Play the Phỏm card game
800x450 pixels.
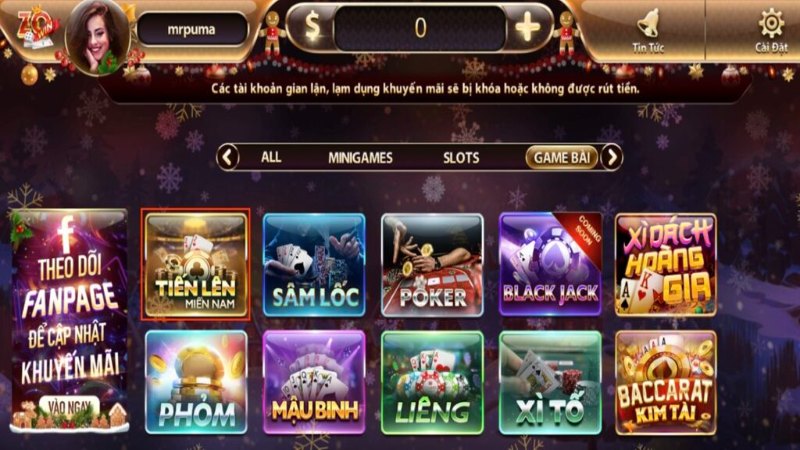point(195,382)
